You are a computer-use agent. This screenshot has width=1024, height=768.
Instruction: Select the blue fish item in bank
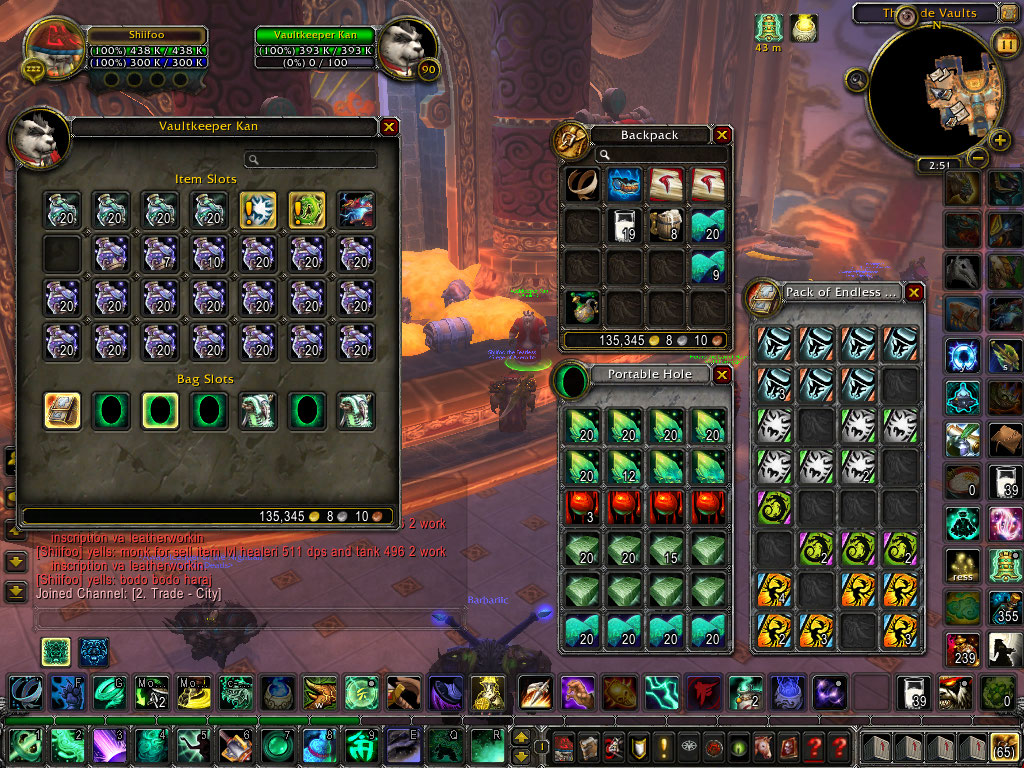(x=356, y=211)
